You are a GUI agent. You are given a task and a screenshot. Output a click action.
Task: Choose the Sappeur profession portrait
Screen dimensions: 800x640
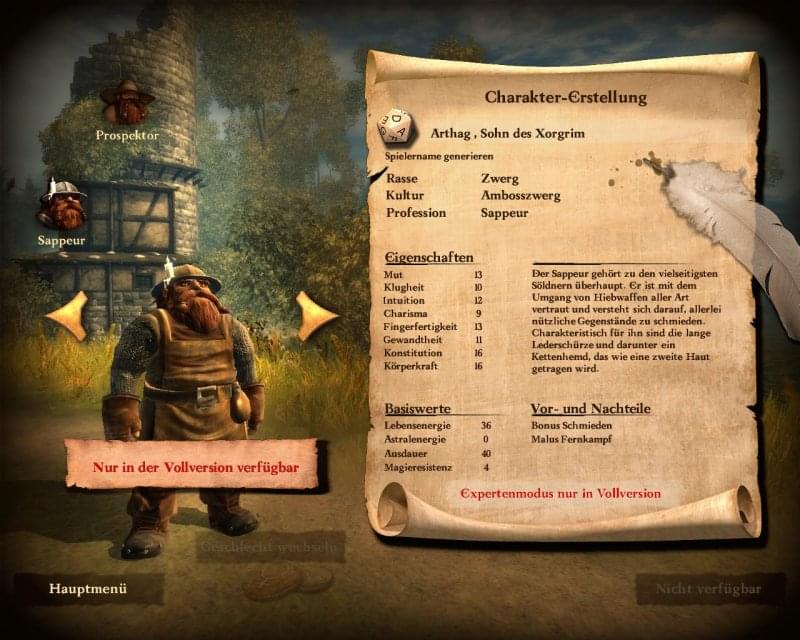tap(61, 206)
